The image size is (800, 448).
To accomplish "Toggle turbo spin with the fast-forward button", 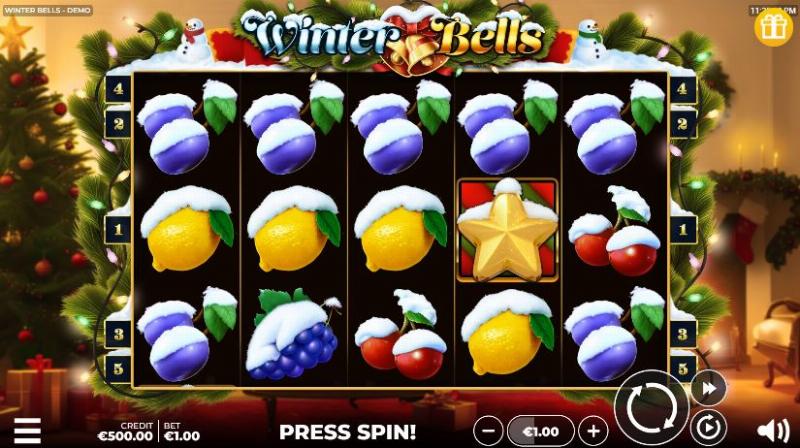I will click(707, 388).
